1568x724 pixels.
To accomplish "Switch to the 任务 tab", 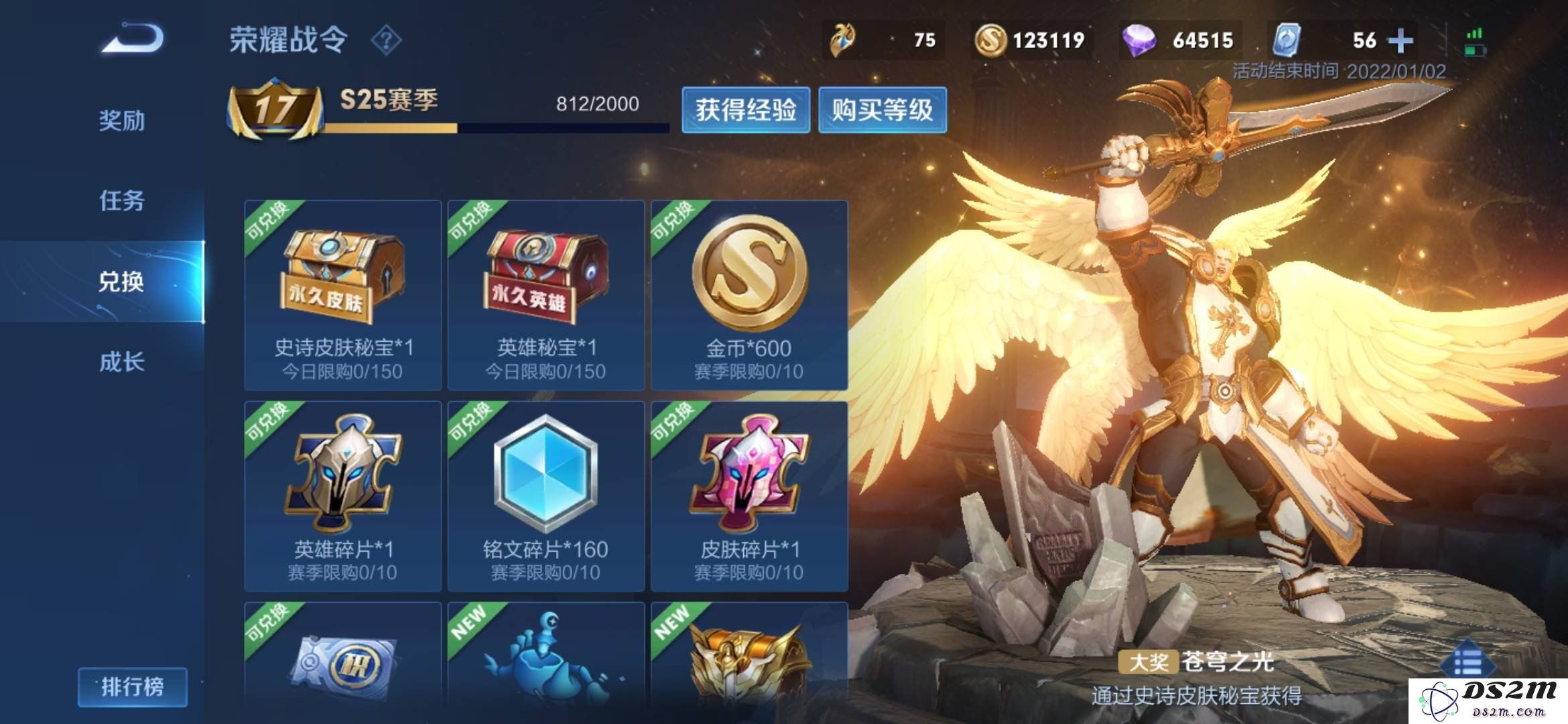I will (x=121, y=200).
